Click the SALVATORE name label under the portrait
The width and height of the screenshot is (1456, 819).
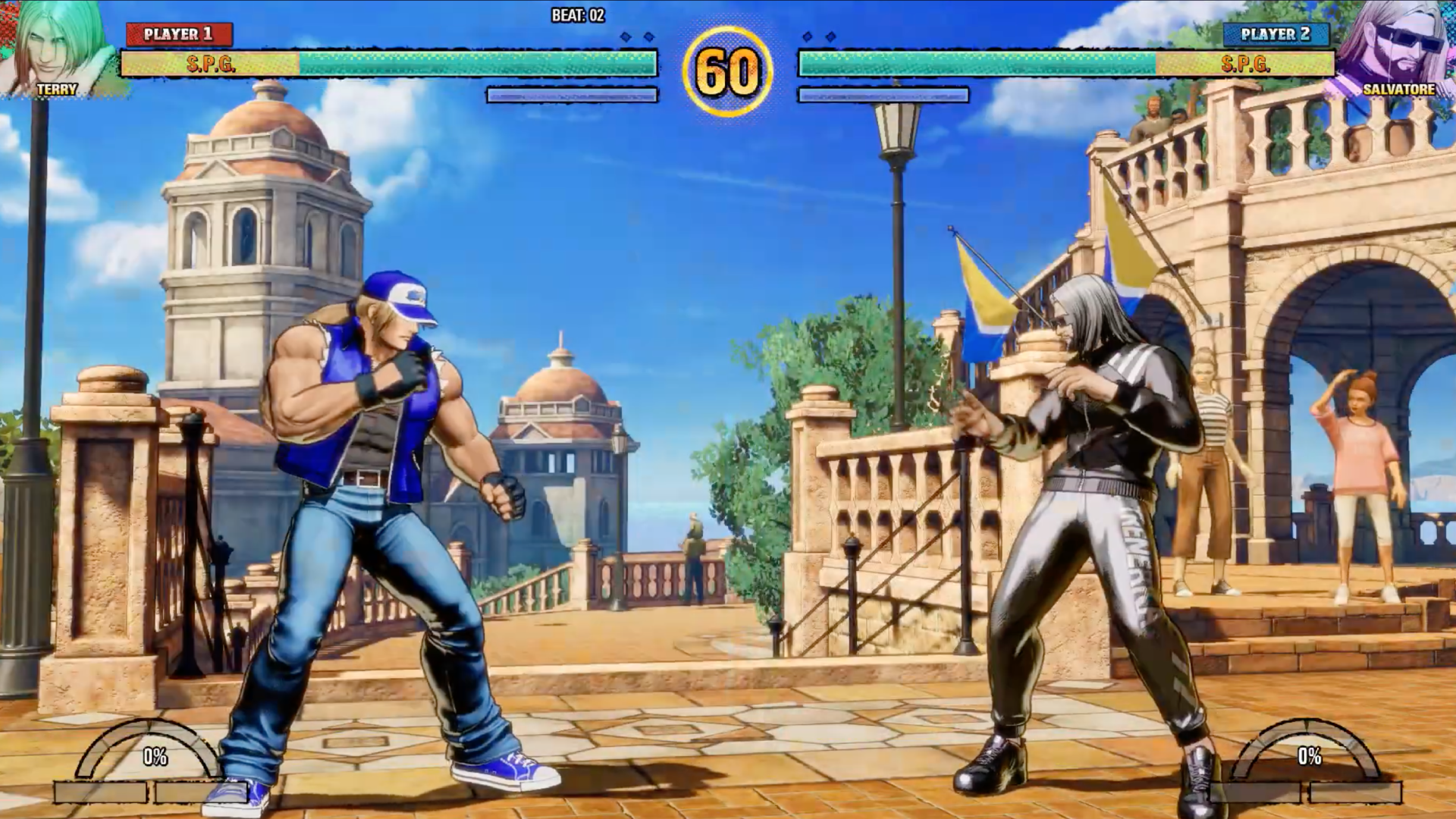1399,89
